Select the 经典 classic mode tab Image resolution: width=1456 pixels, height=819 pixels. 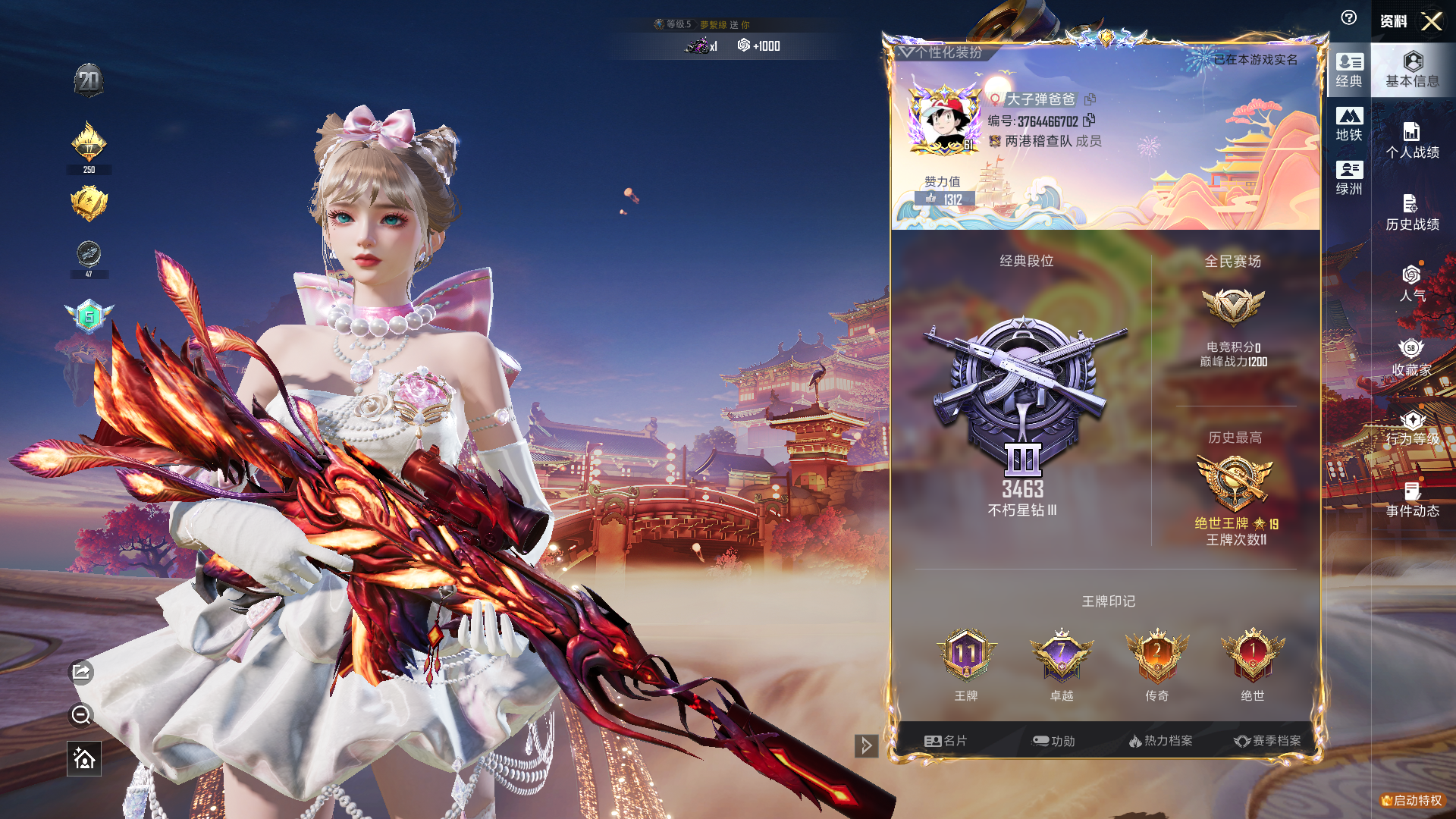coord(1349,70)
